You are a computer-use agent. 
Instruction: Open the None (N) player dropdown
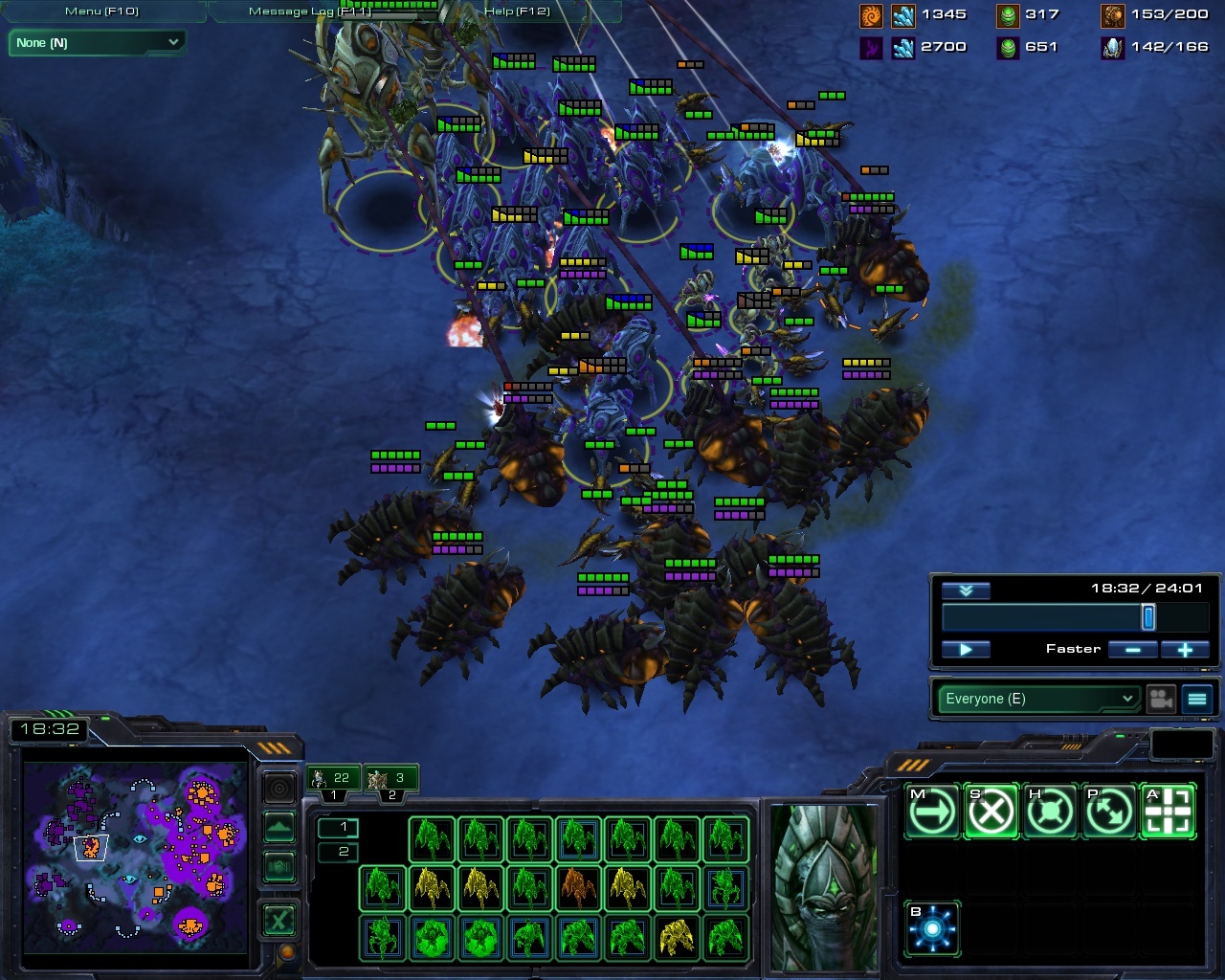[96, 43]
